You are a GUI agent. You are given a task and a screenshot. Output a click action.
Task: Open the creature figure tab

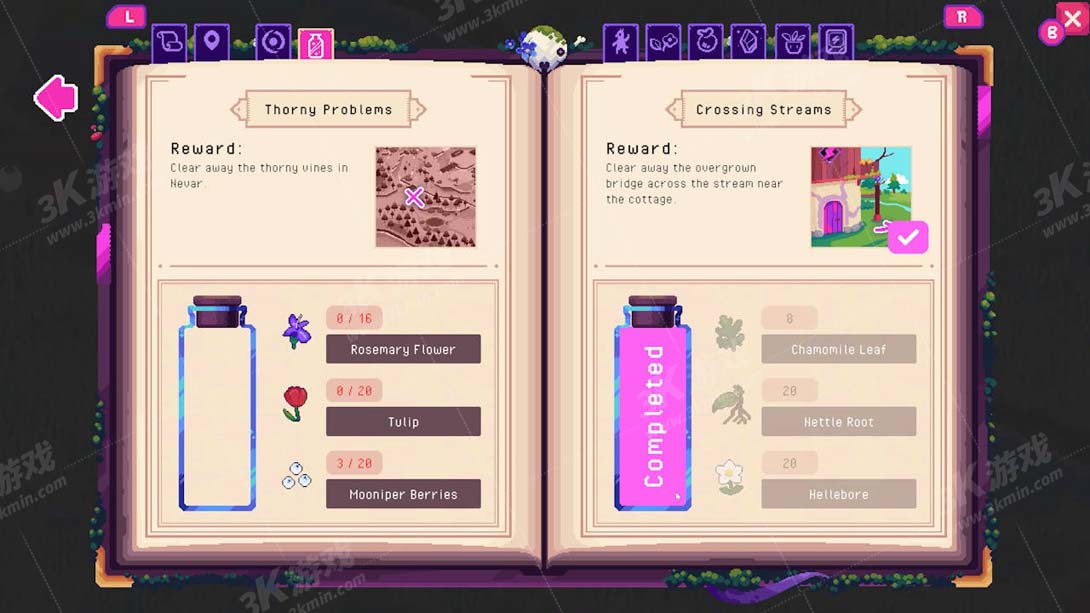(x=621, y=43)
